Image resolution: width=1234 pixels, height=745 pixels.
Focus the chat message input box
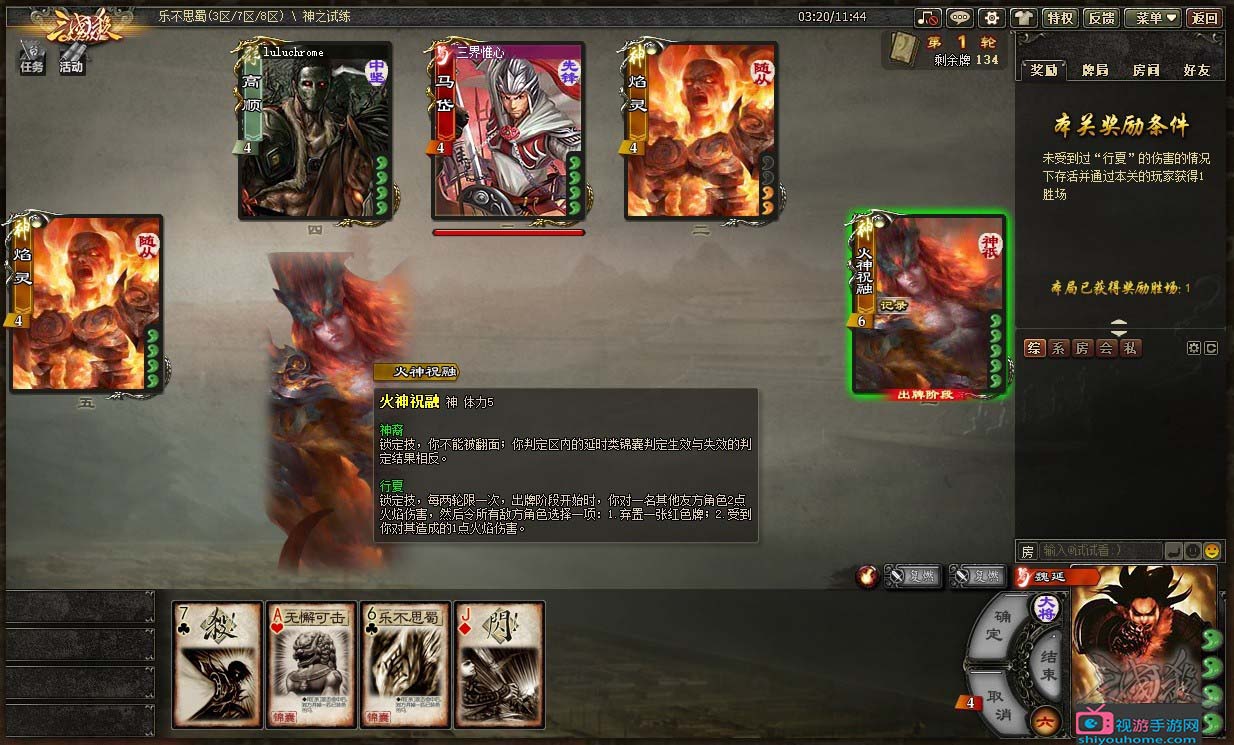pyautogui.click(x=1100, y=550)
